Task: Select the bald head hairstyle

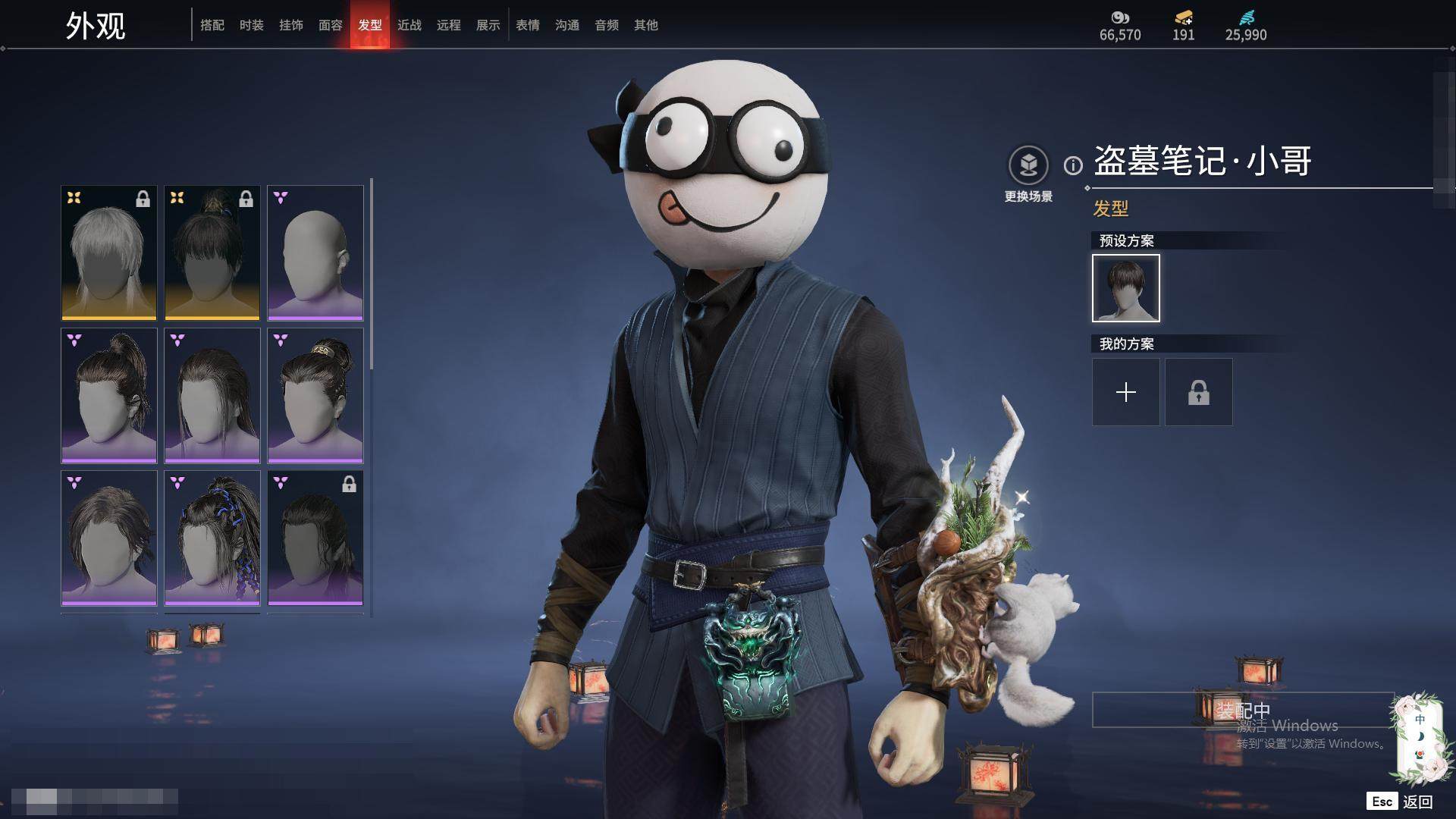Action: click(315, 253)
